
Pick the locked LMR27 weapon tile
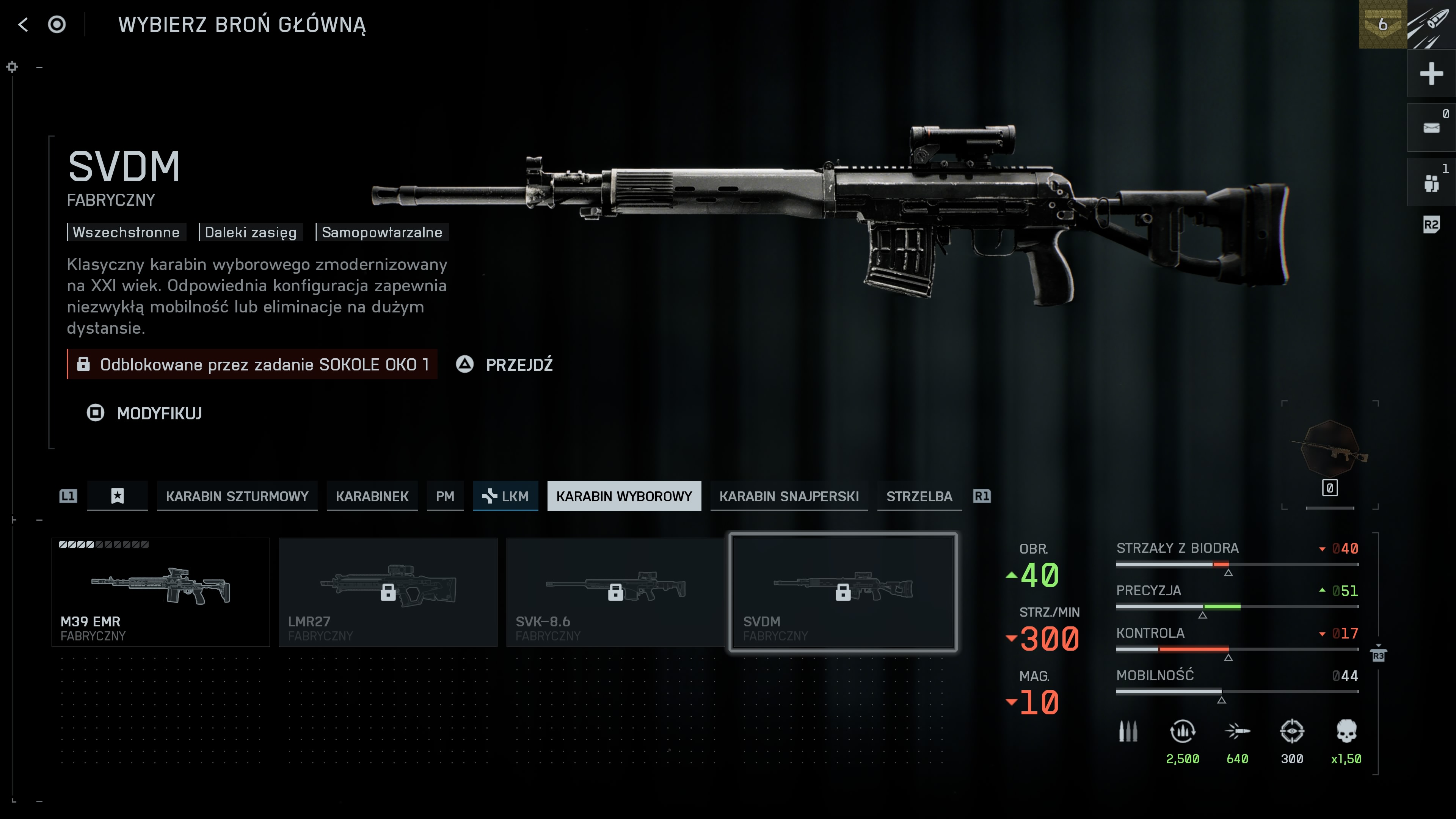tap(388, 591)
